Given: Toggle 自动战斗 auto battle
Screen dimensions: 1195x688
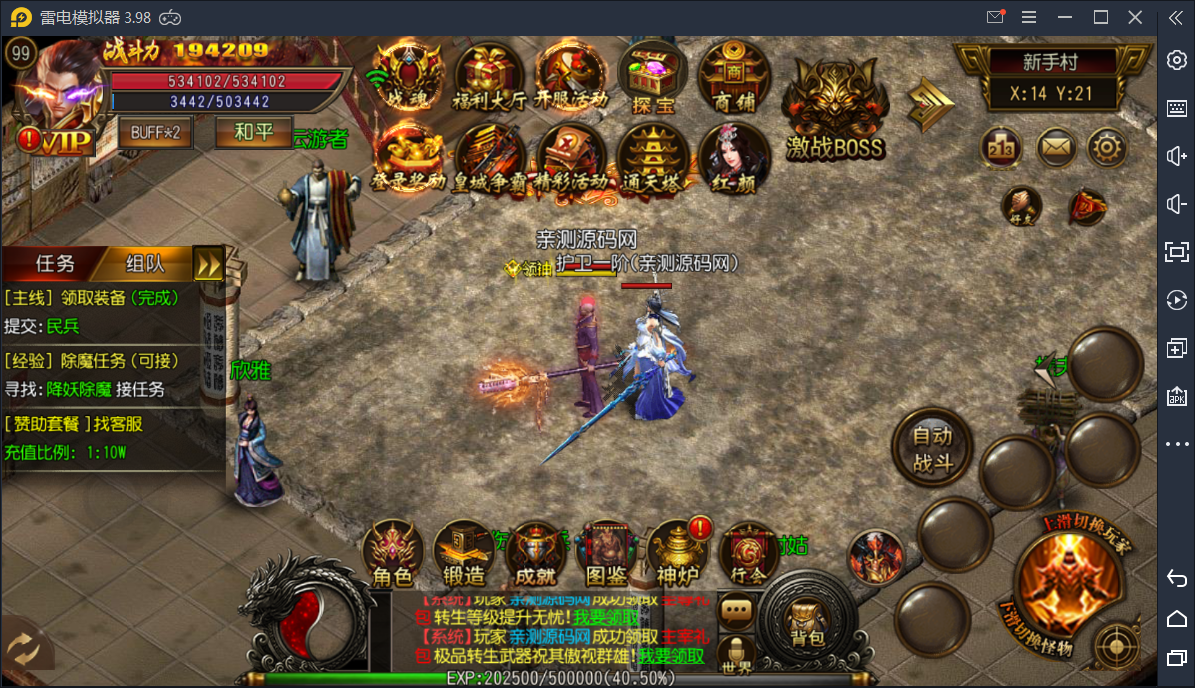Looking at the screenshot, I should click(x=932, y=449).
